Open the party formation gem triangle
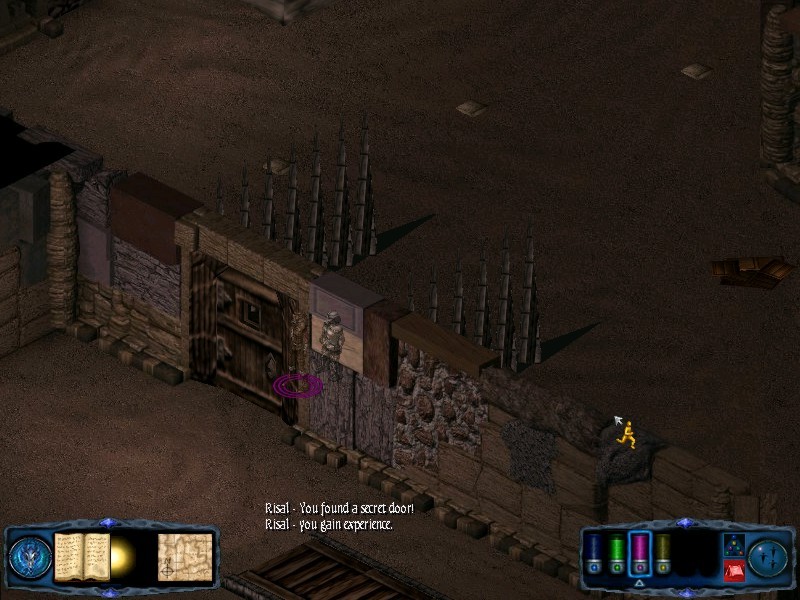800x600 pixels. (733, 544)
